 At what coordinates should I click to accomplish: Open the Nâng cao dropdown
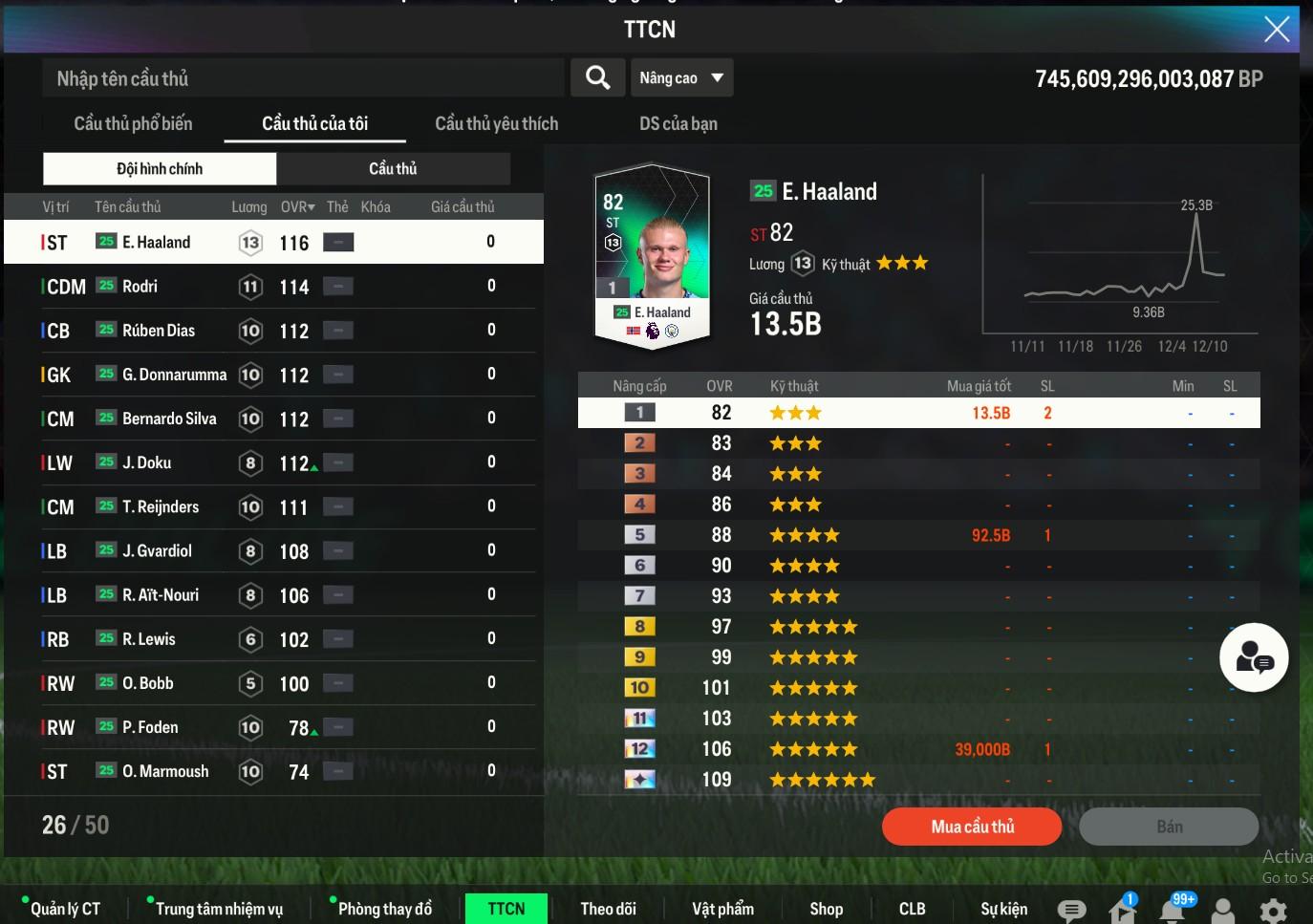681,78
